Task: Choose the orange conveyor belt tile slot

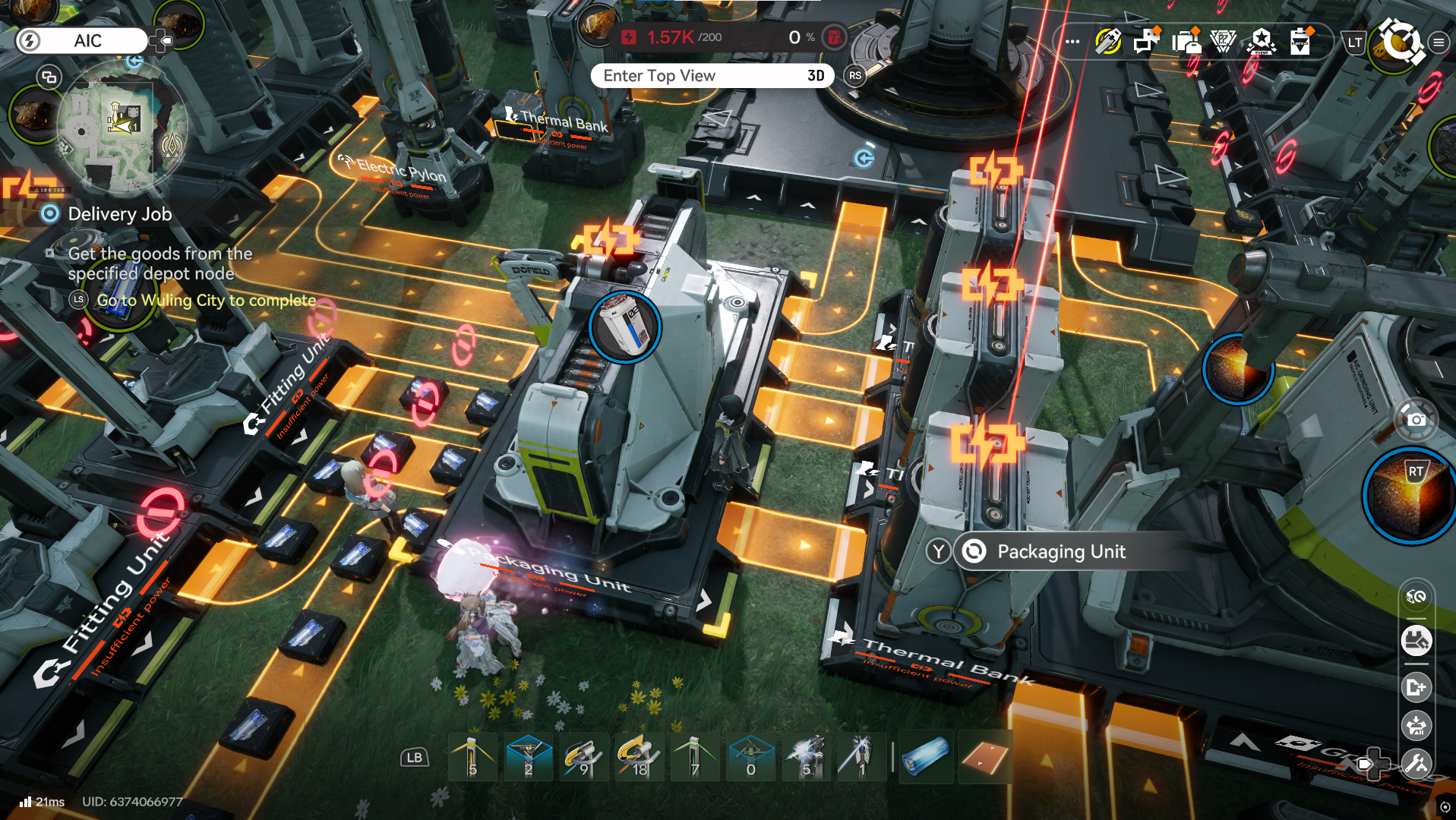Action: point(984,757)
